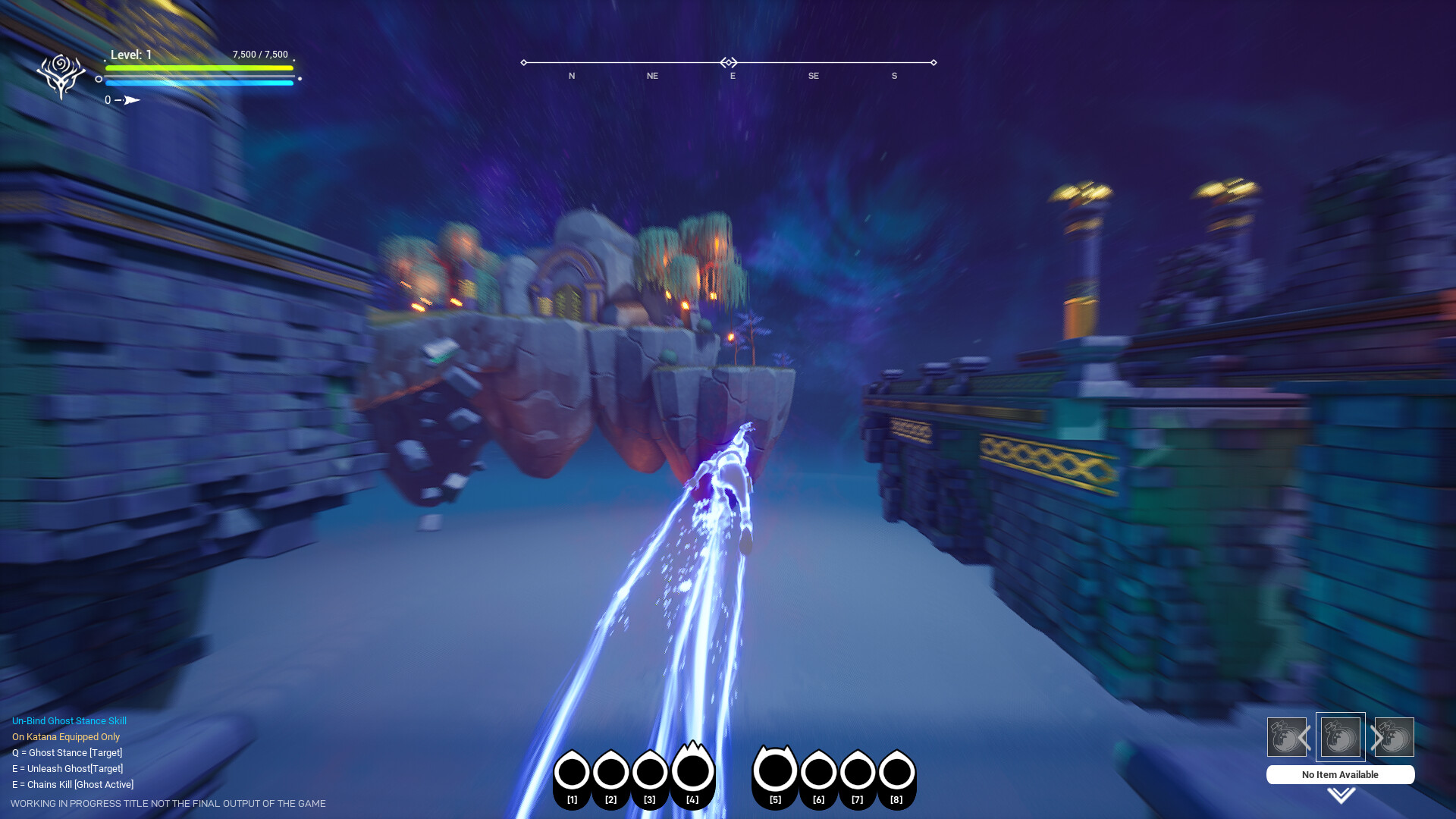Click the rose emblem next to the health bar
This screenshot has height=819, width=1456.
[61, 72]
